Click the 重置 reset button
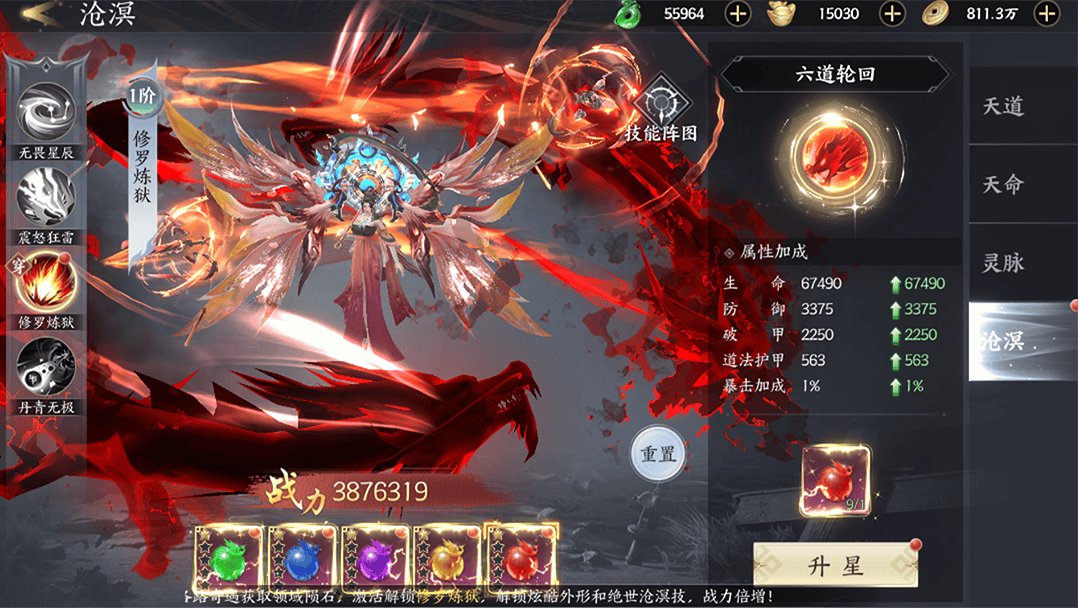Screen dimensions: 1080x608 point(659,454)
